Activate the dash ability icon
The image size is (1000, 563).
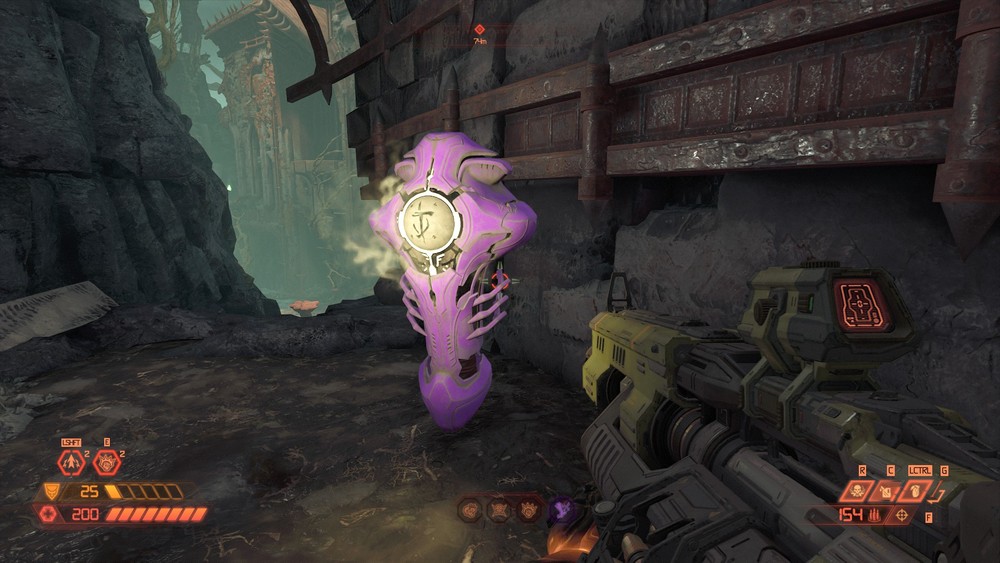pyautogui.click(x=70, y=462)
